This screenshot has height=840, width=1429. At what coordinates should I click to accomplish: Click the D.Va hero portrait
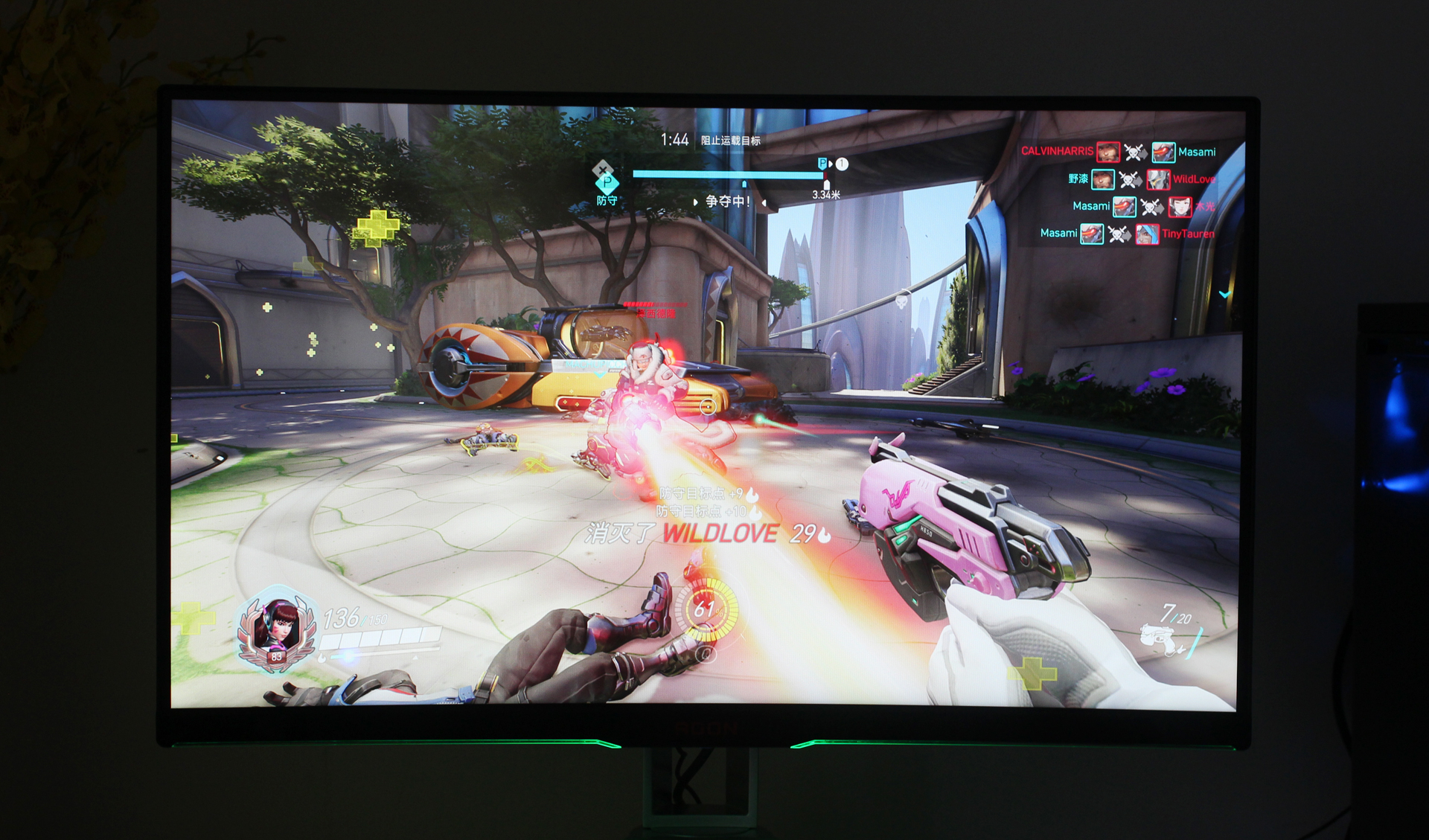point(277,629)
